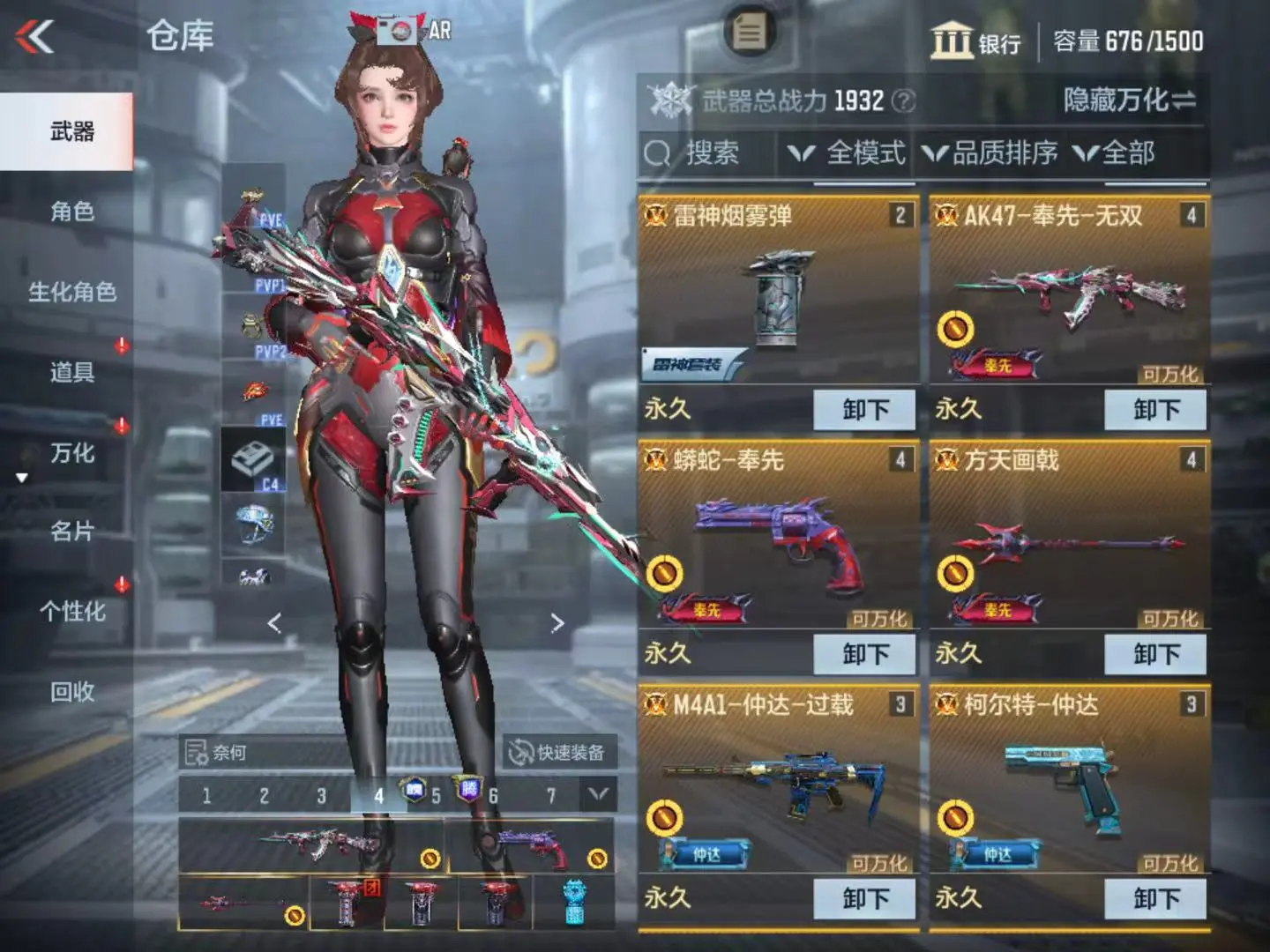
Task: Open the 全模式 mode dropdown
Action: coord(848,154)
